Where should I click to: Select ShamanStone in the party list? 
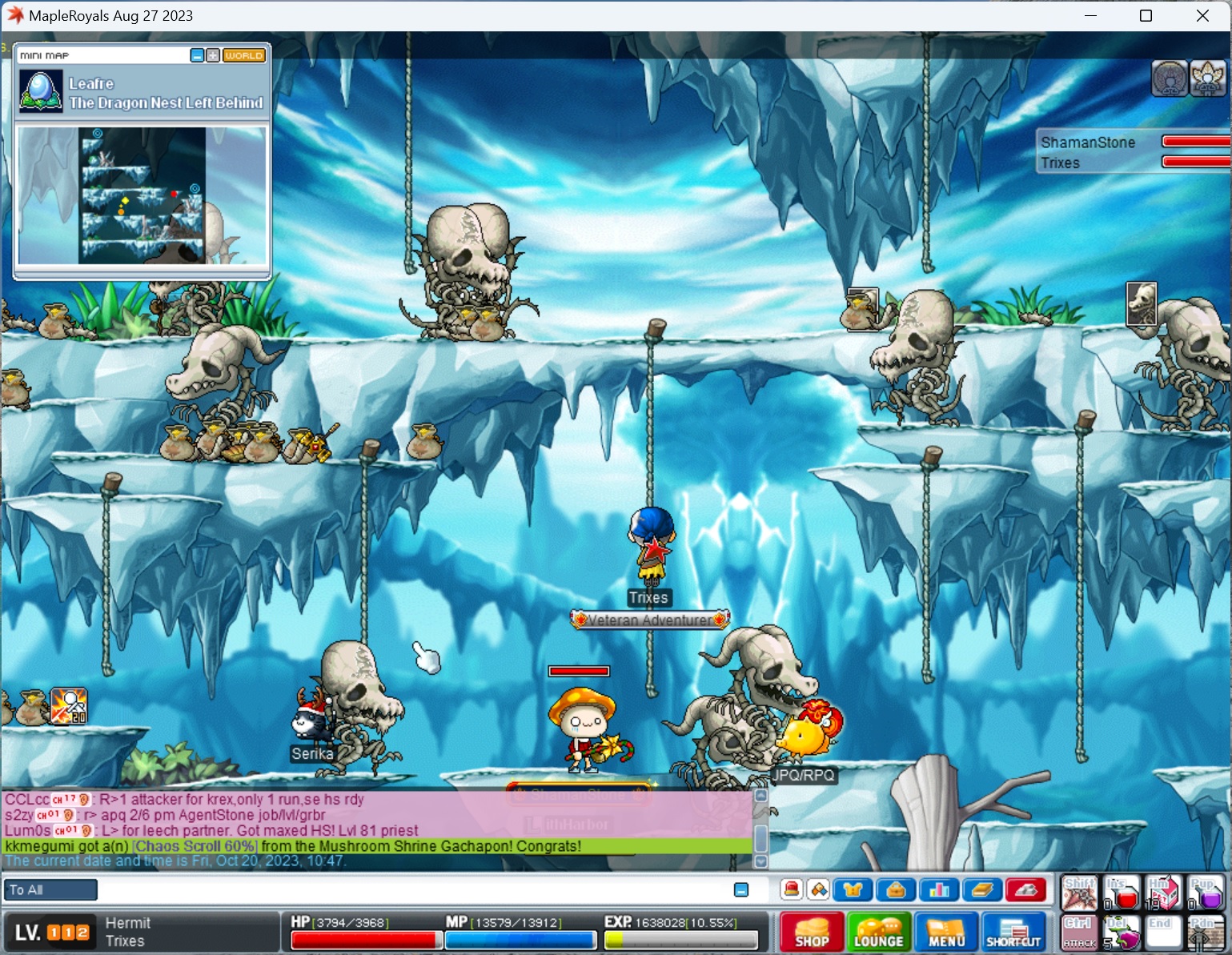tap(1087, 142)
